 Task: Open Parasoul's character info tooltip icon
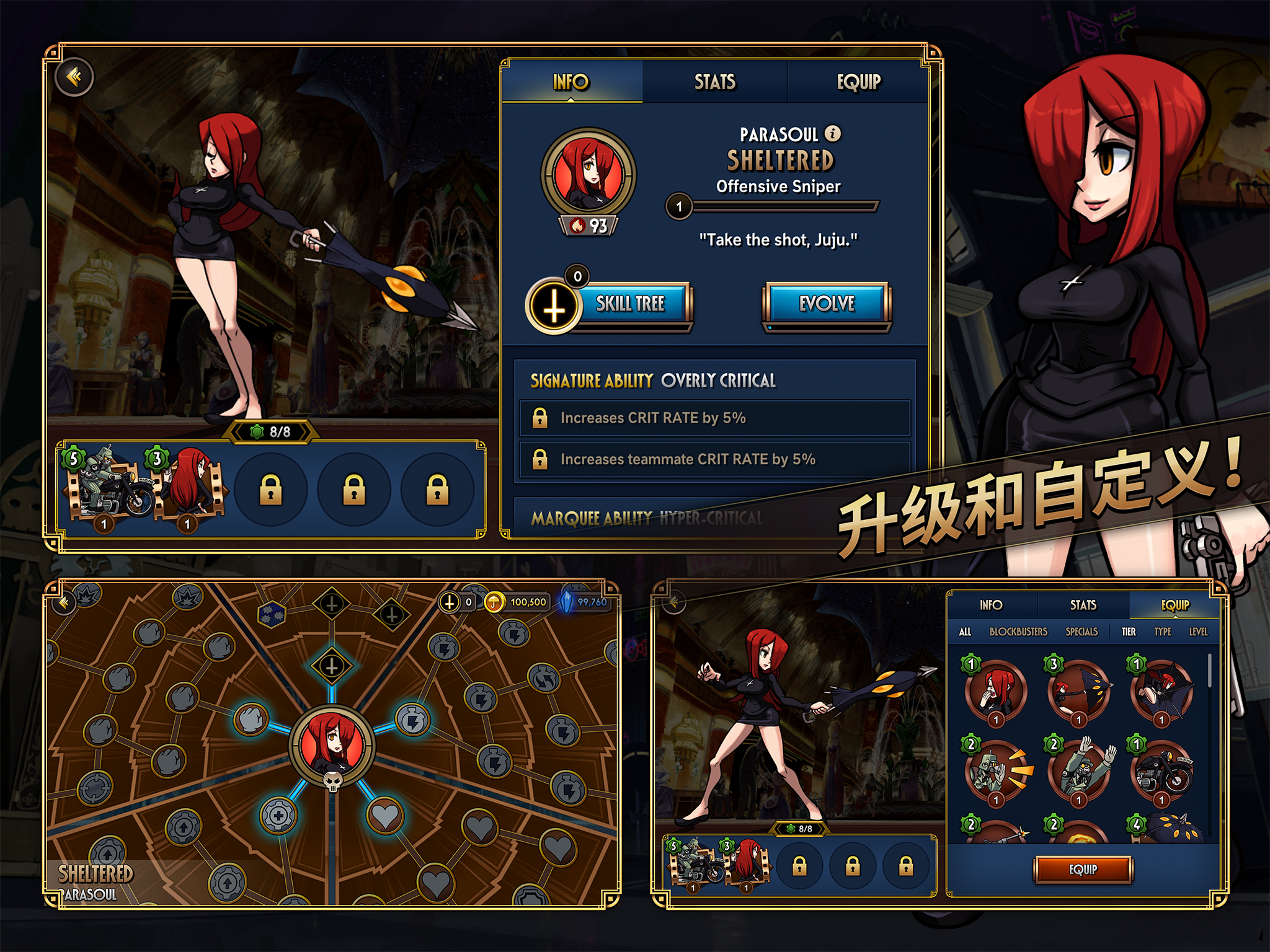pyautogui.click(x=832, y=132)
